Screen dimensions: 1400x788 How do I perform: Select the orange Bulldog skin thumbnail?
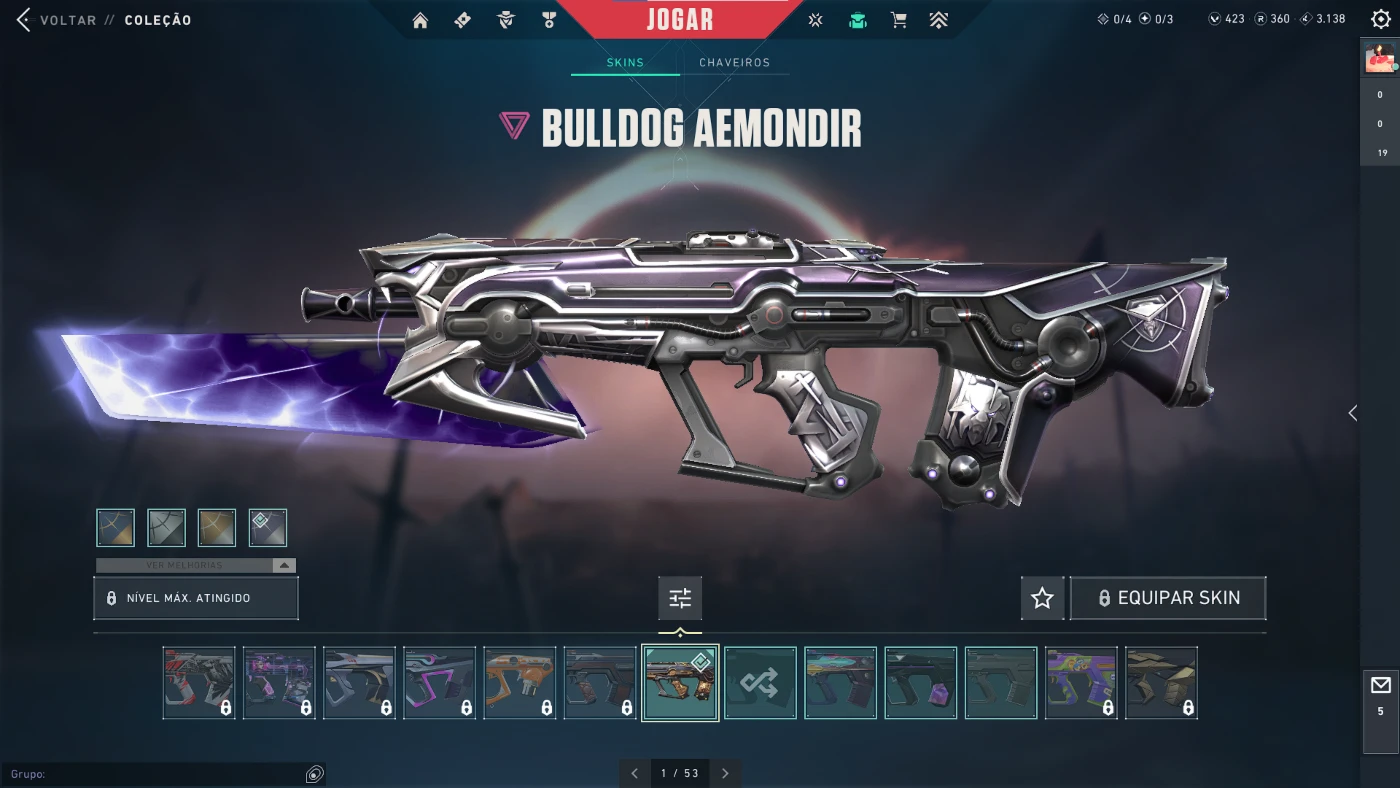[519, 683]
